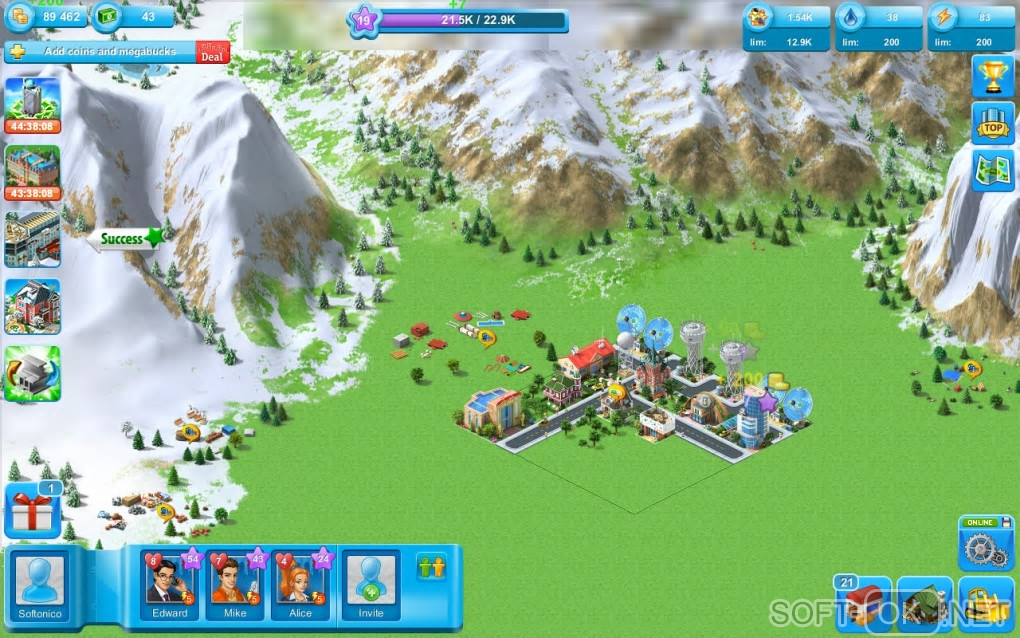Activate the yellow bulldozer tool
Screen dimensions: 1020x638
(986, 605)
